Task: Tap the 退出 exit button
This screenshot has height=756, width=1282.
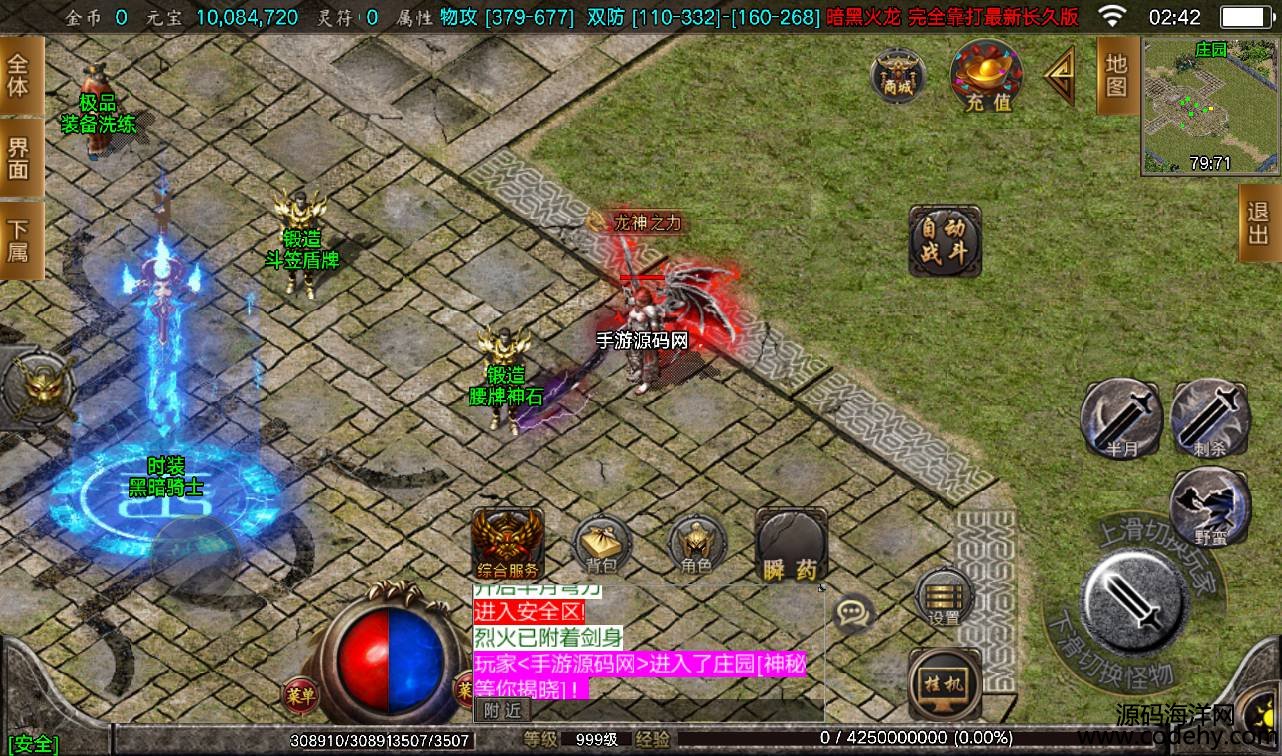Action: point(1259,223)
